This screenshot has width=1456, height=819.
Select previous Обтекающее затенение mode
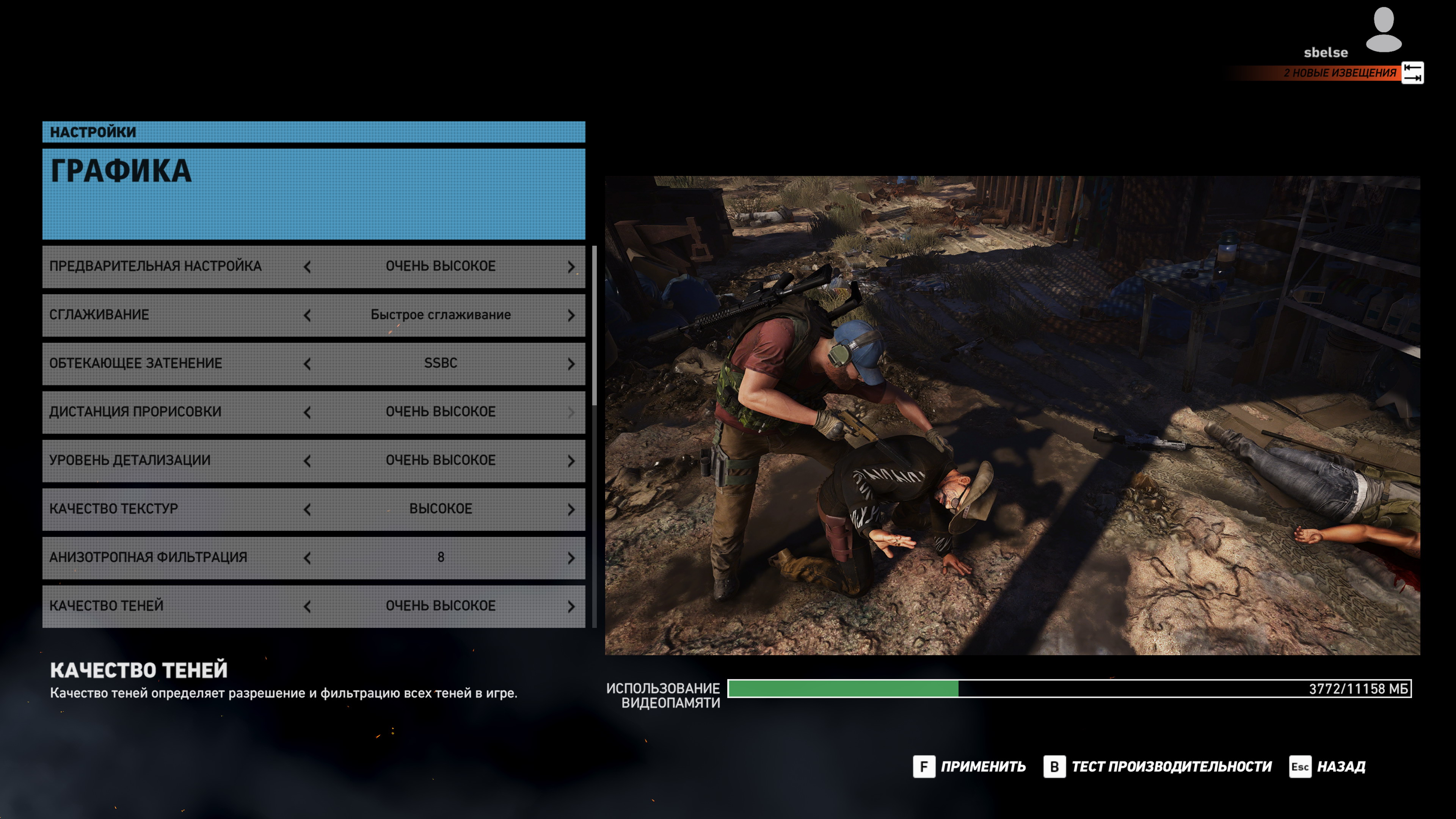click(307, 364)
